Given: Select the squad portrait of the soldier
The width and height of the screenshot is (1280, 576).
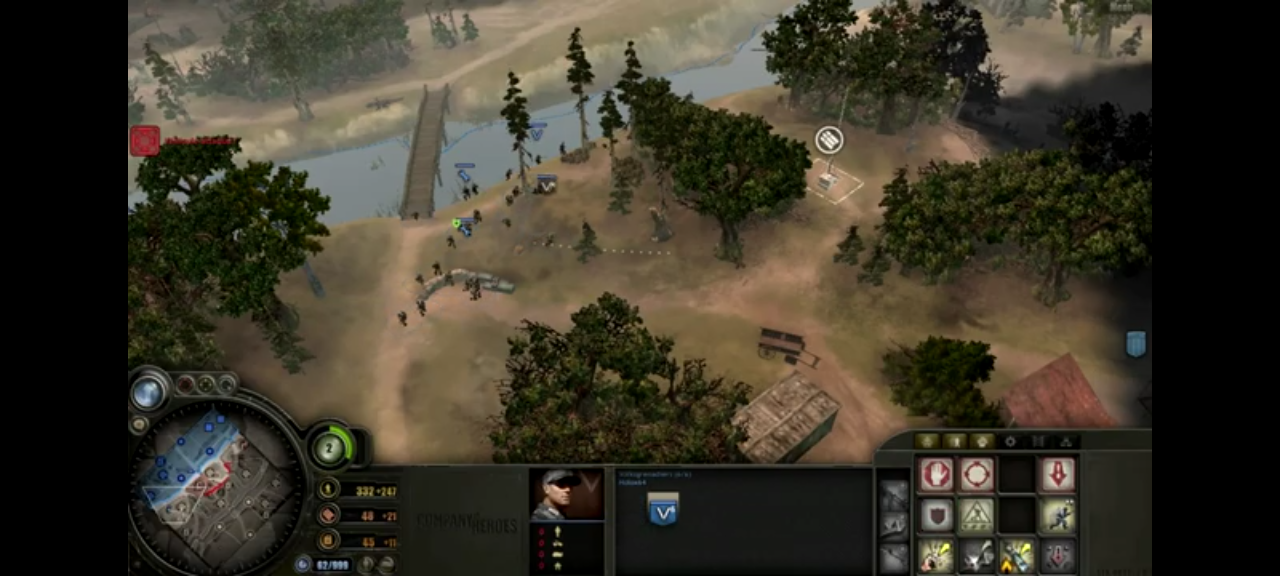Looking at the screenshot, I should pyautogui.click(x=566, y=494).
